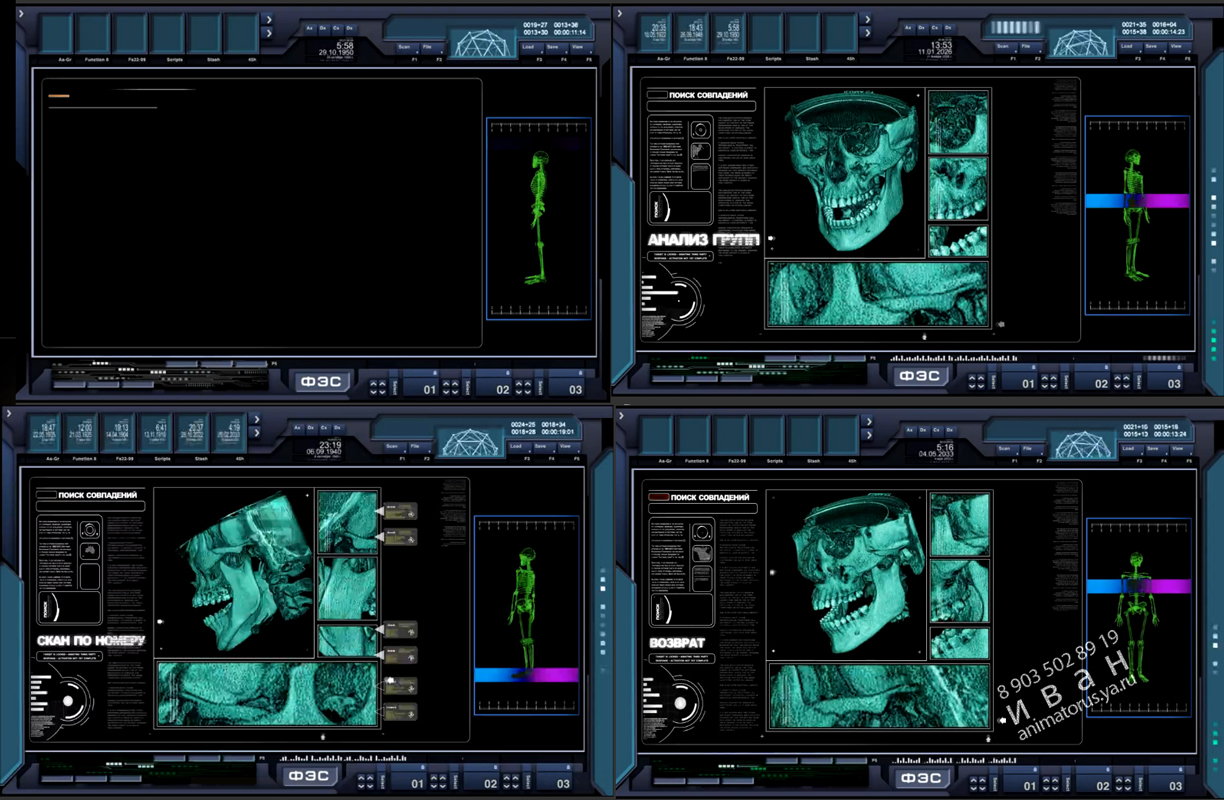
Task: Activate the СКАН ПО НОМЕРУ function
Action: (91, 640)
